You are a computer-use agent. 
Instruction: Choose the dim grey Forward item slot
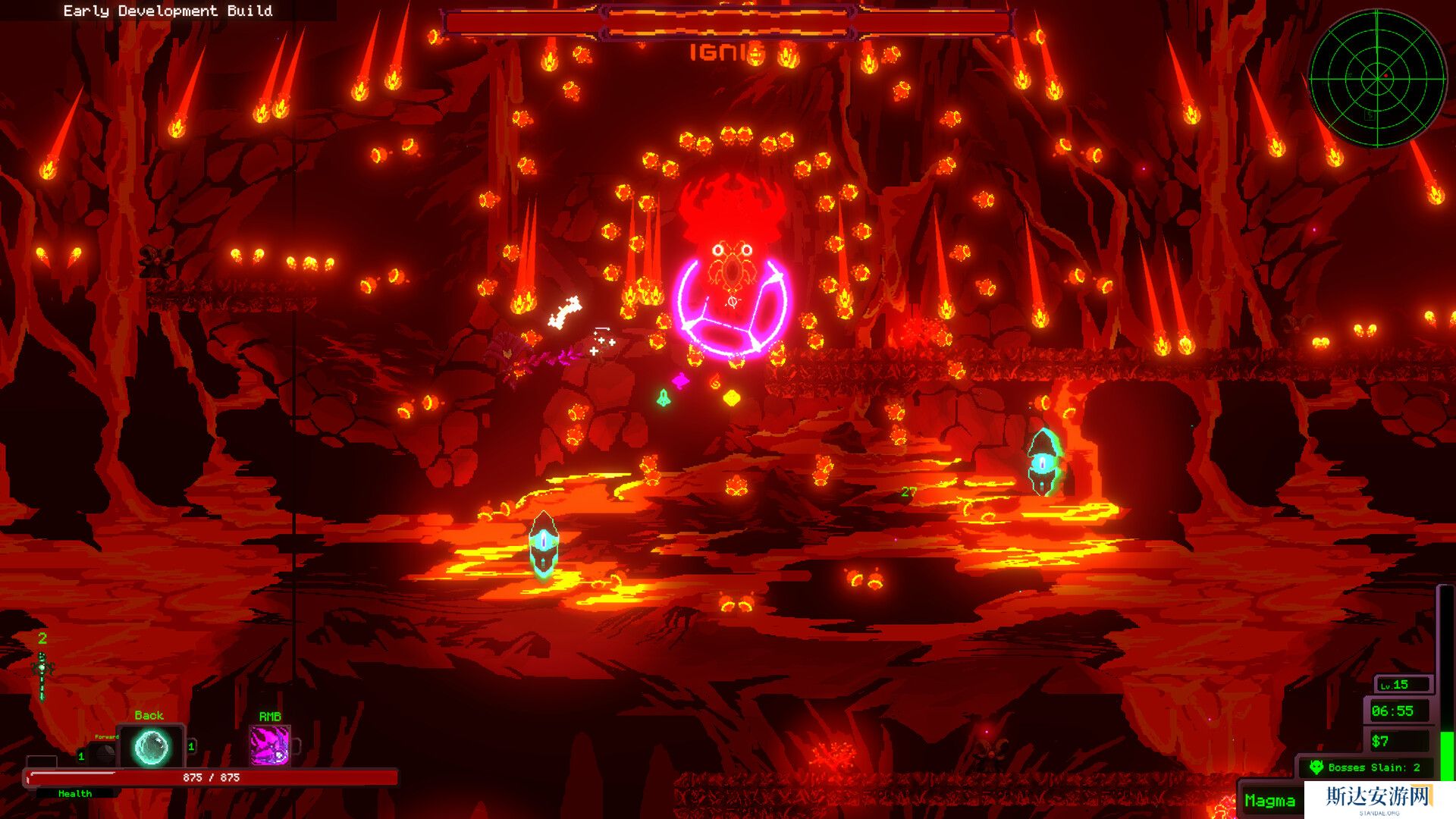click(x=104, y=752)
